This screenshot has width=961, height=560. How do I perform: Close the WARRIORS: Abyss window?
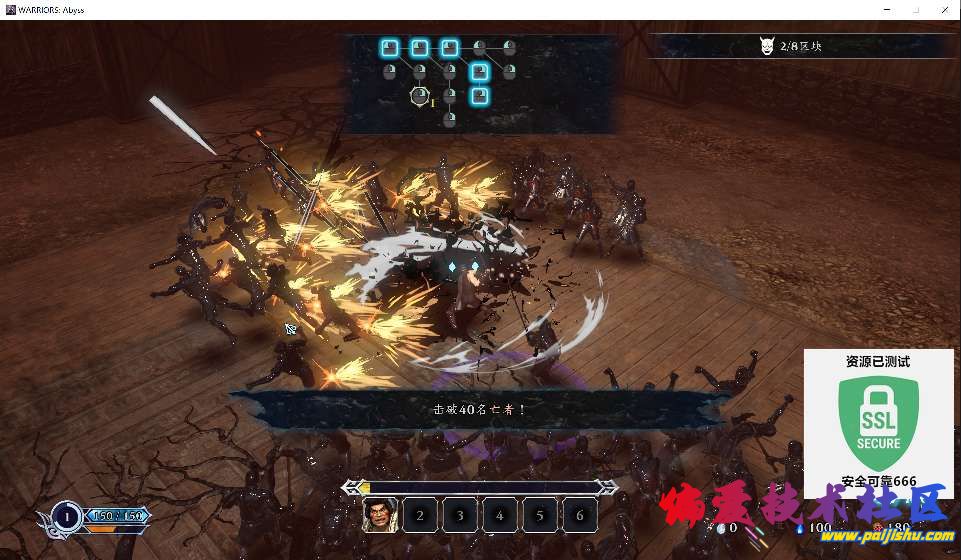click(x=943, y=9)
